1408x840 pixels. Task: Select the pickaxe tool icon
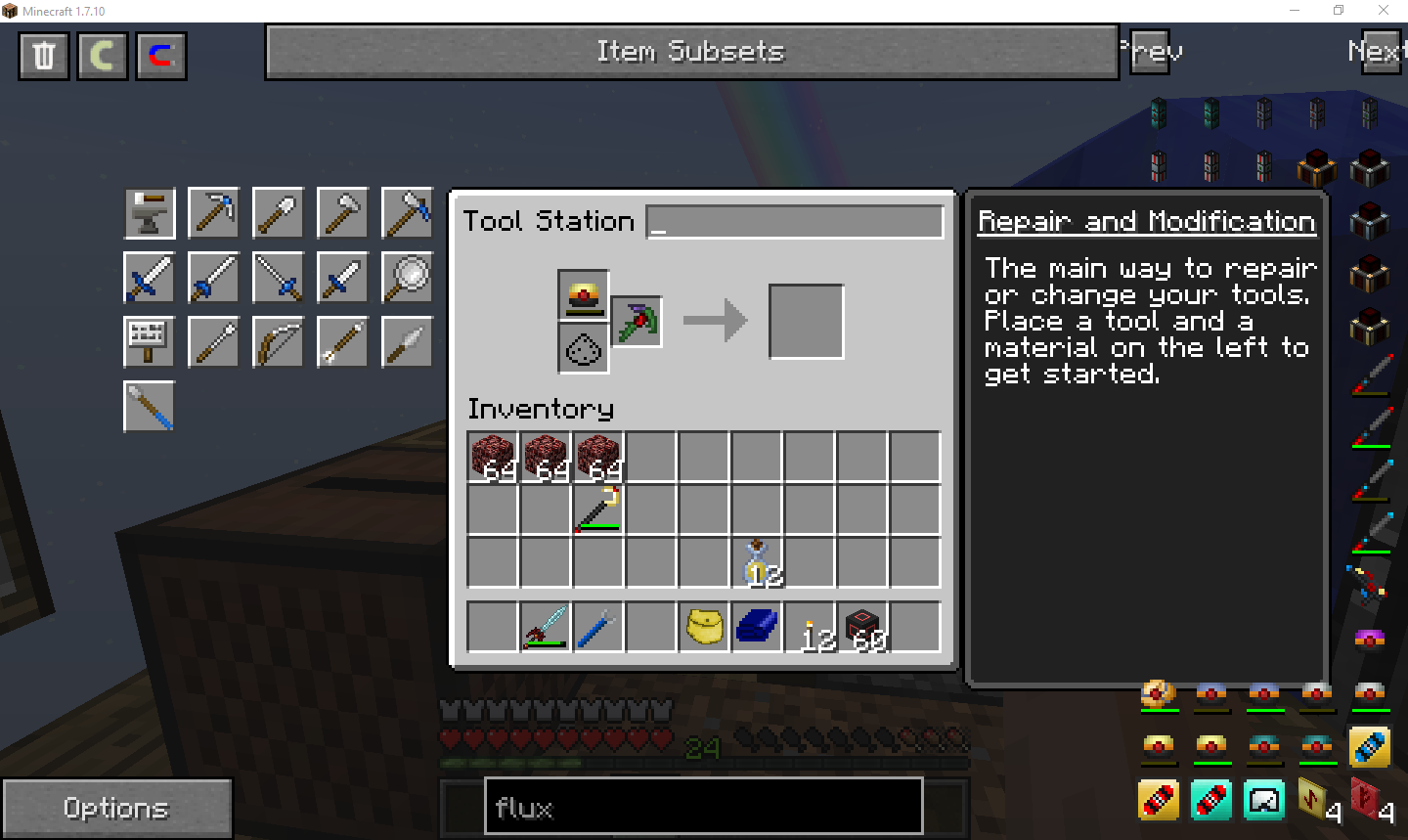[213, 212]
